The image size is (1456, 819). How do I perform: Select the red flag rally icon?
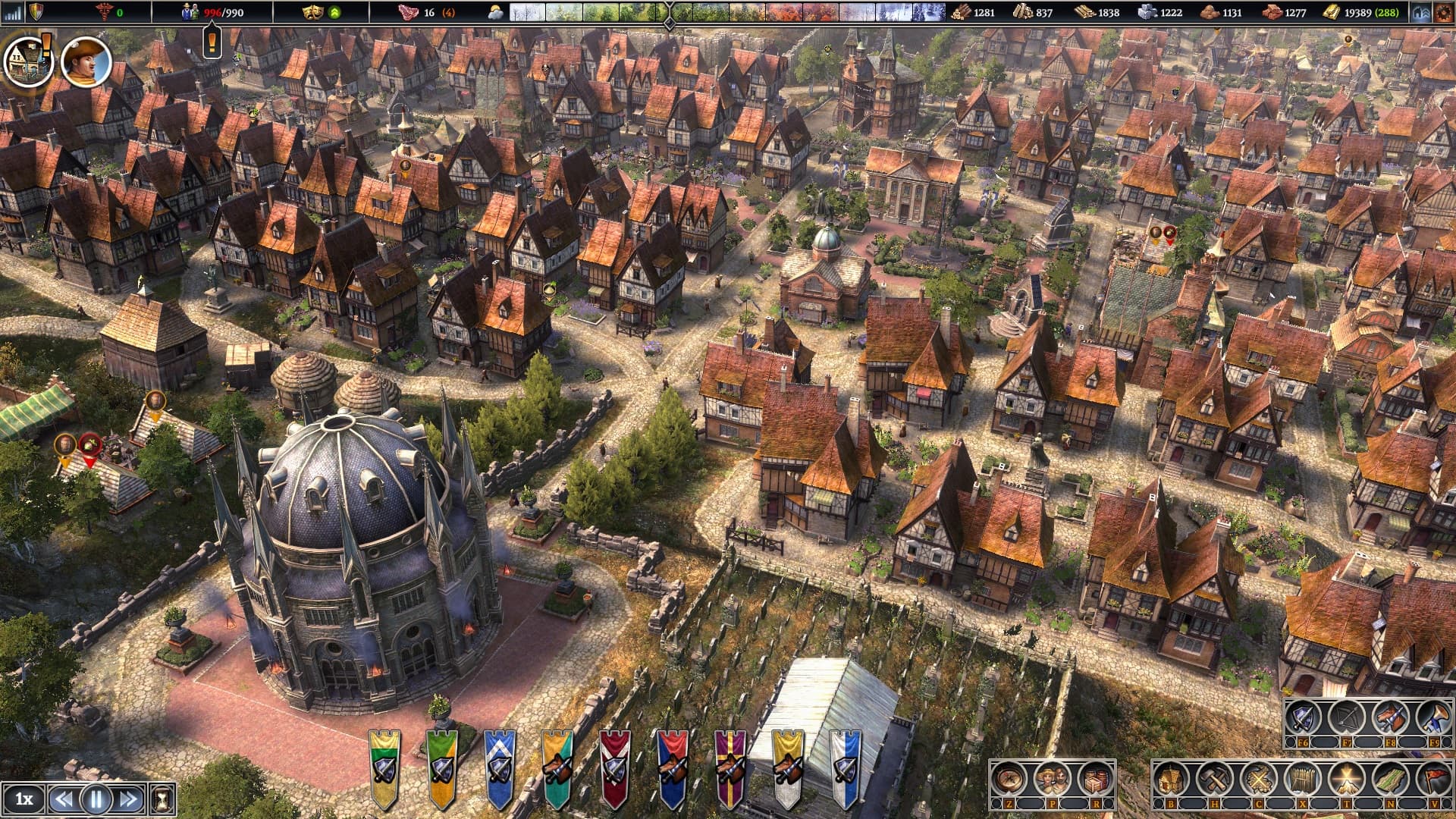(x=1433, y=779)
